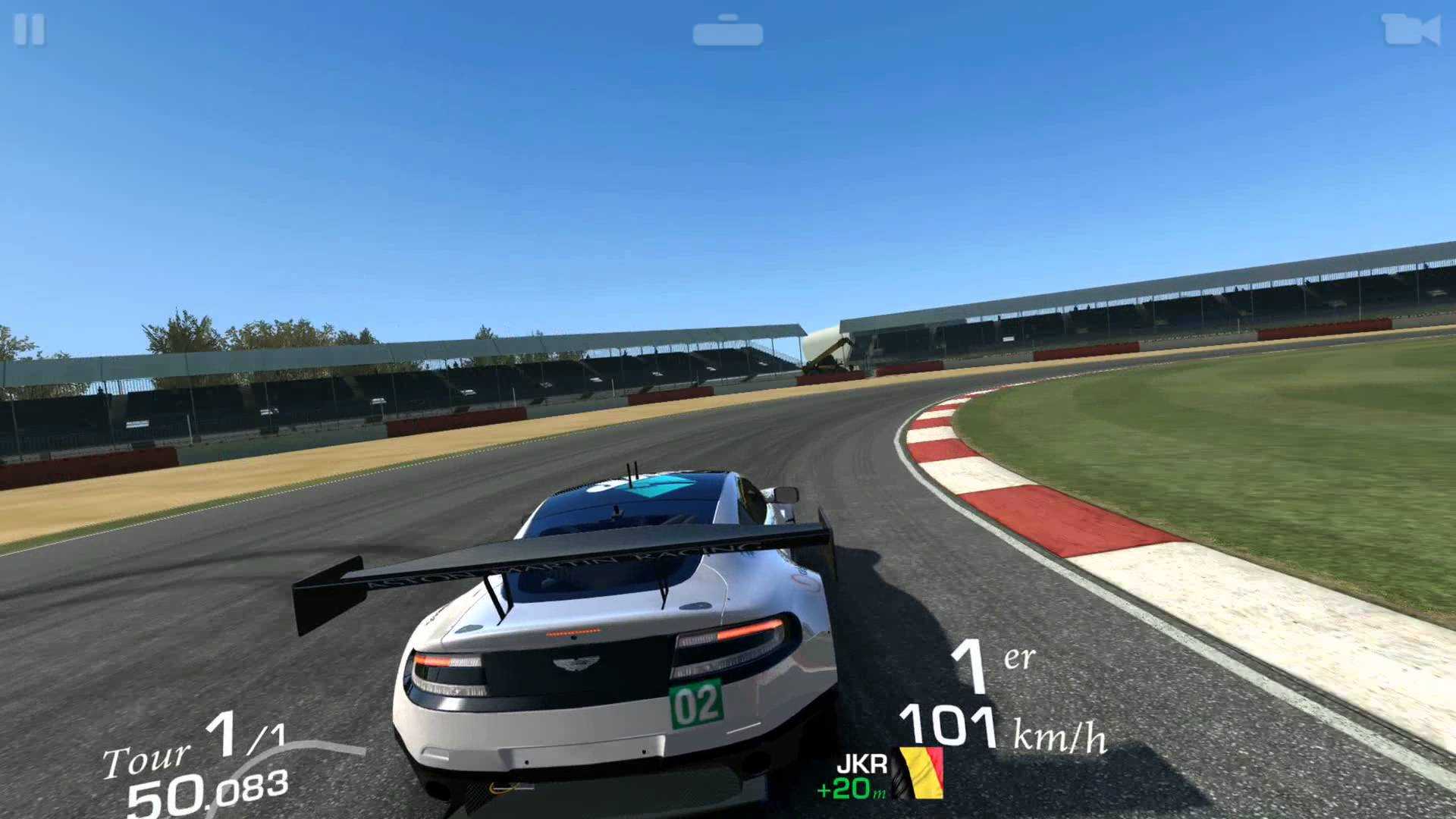Switch the camera view
Viewport: 1456px width, 819px height.
(1410, 31)
